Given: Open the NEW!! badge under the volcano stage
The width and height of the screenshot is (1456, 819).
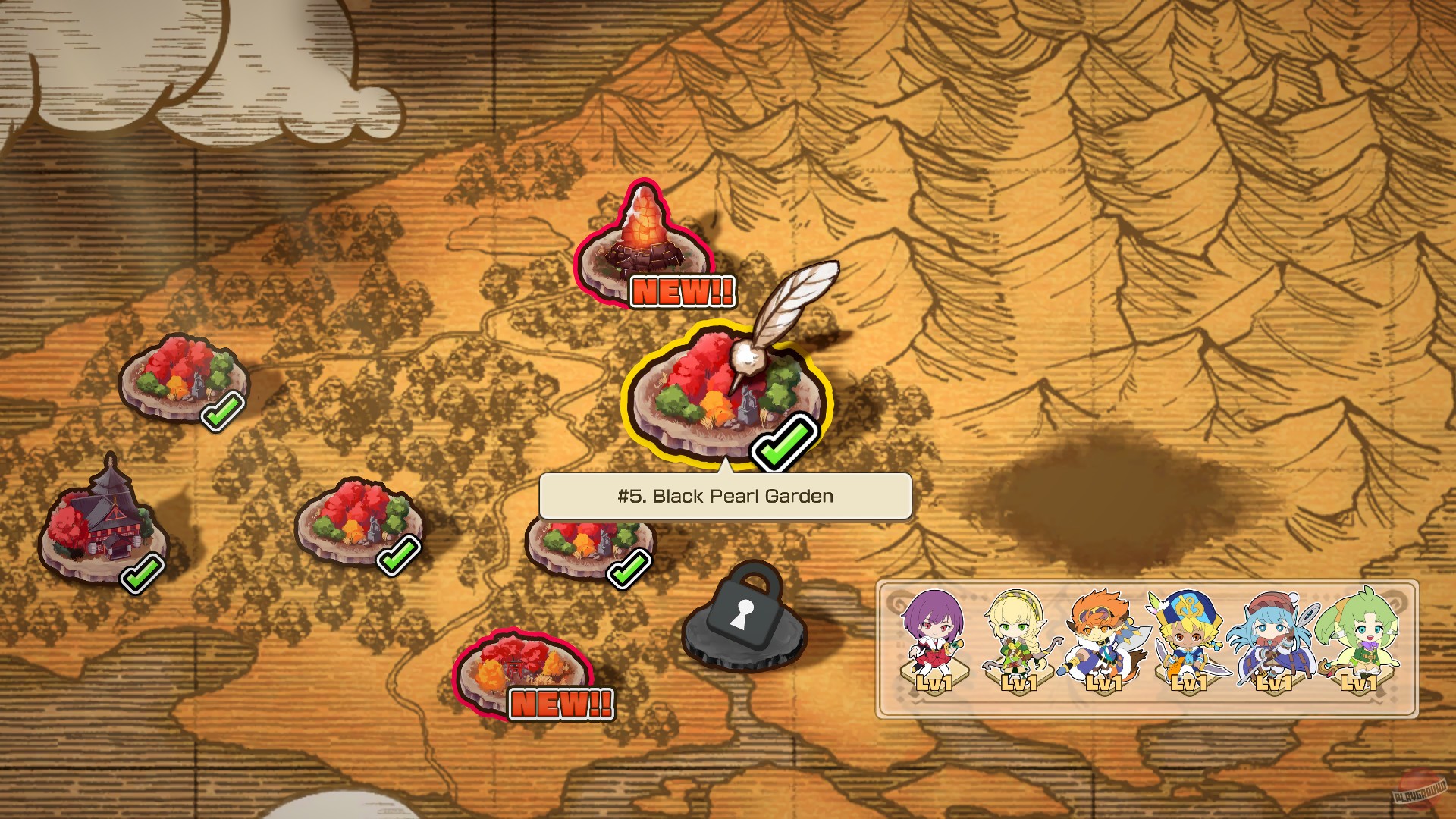Looking at the screenshot, I should pos(680,290).
